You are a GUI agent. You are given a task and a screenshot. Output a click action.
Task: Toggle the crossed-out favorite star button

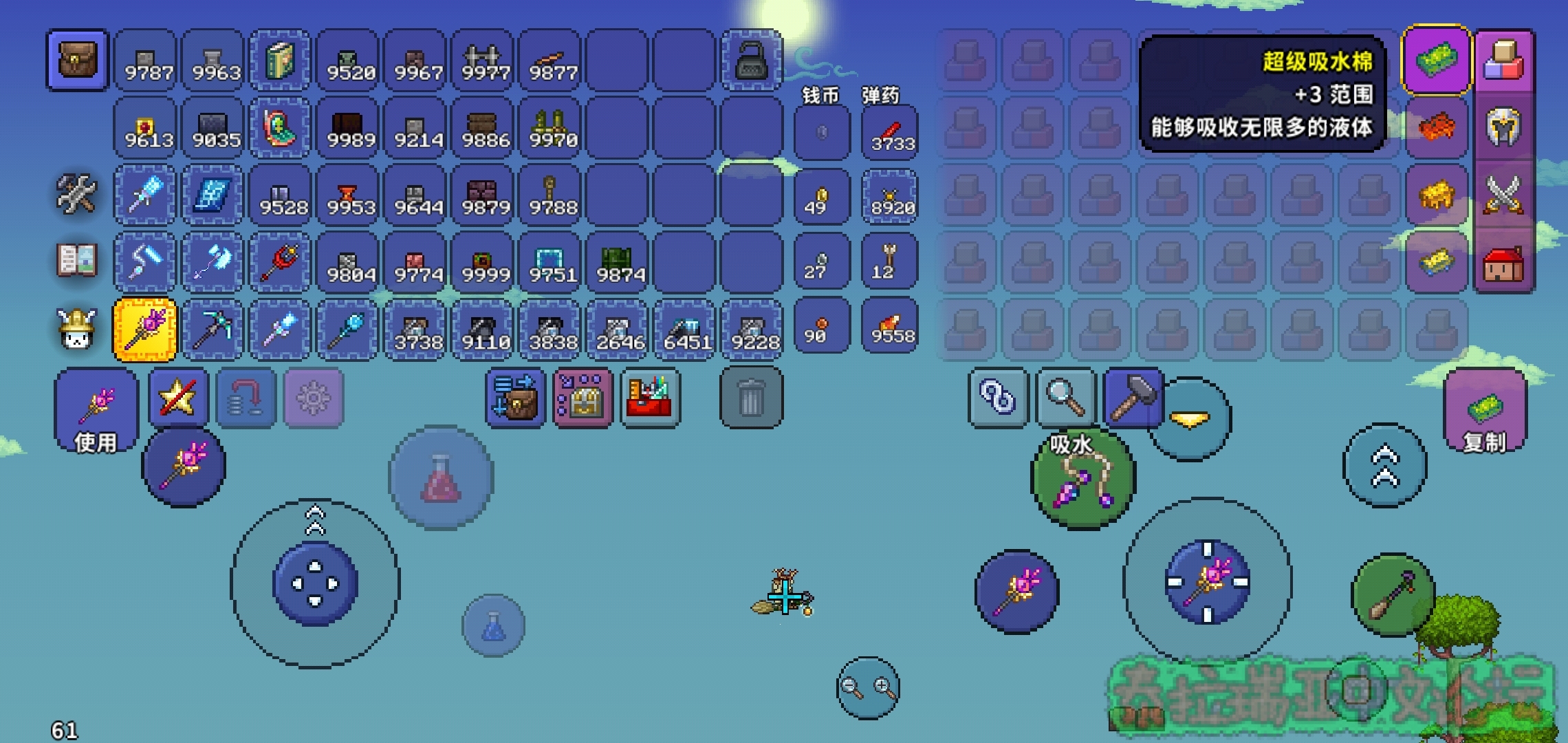coord(178,398)
